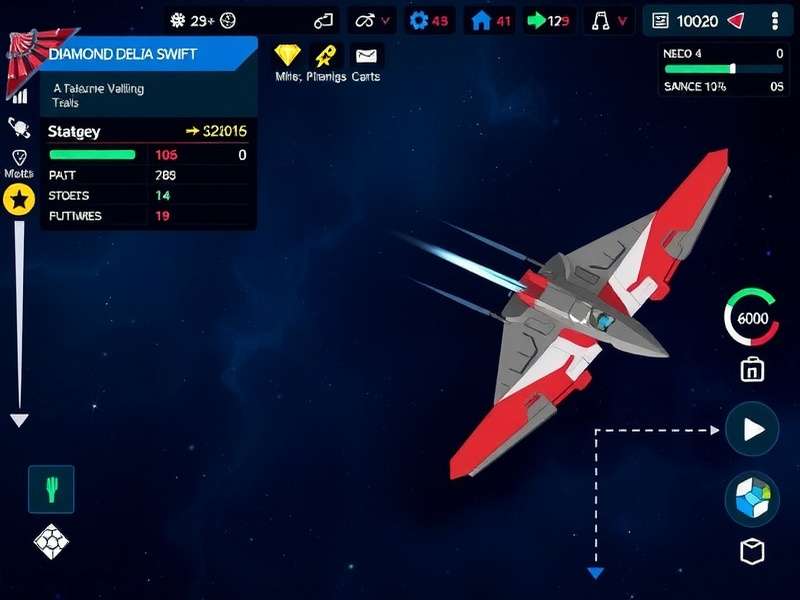Click the planet orbit icon
This screenshot has height=600, width=800.
(x=19, y=127)
